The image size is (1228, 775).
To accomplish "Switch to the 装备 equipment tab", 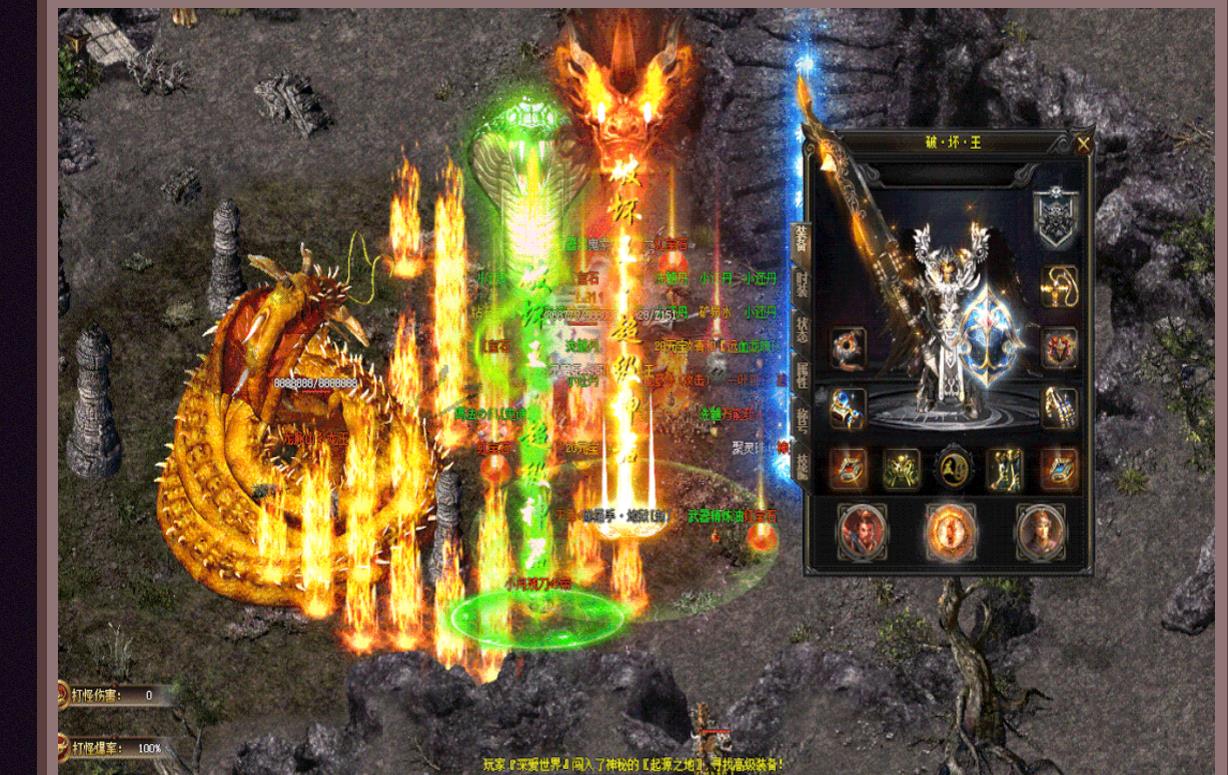I will click(800, 239).
